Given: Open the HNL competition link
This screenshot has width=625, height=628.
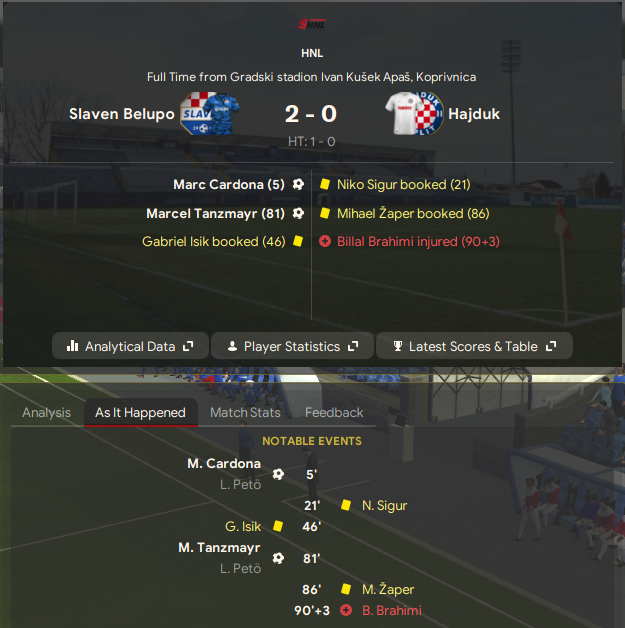Looking at the screenshot, I should coord(312,53).
